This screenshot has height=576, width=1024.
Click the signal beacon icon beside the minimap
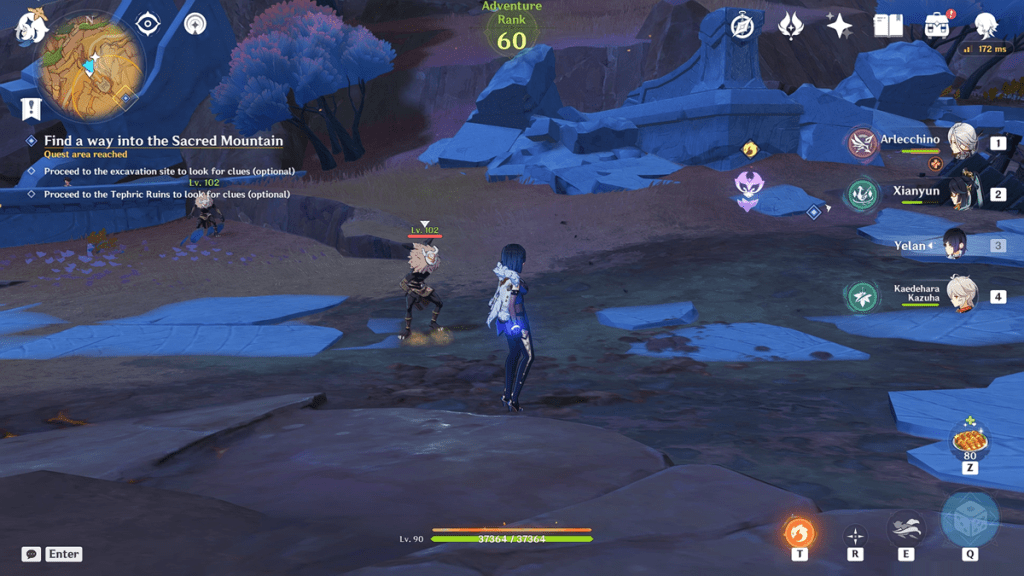click(x=196, y=23)
